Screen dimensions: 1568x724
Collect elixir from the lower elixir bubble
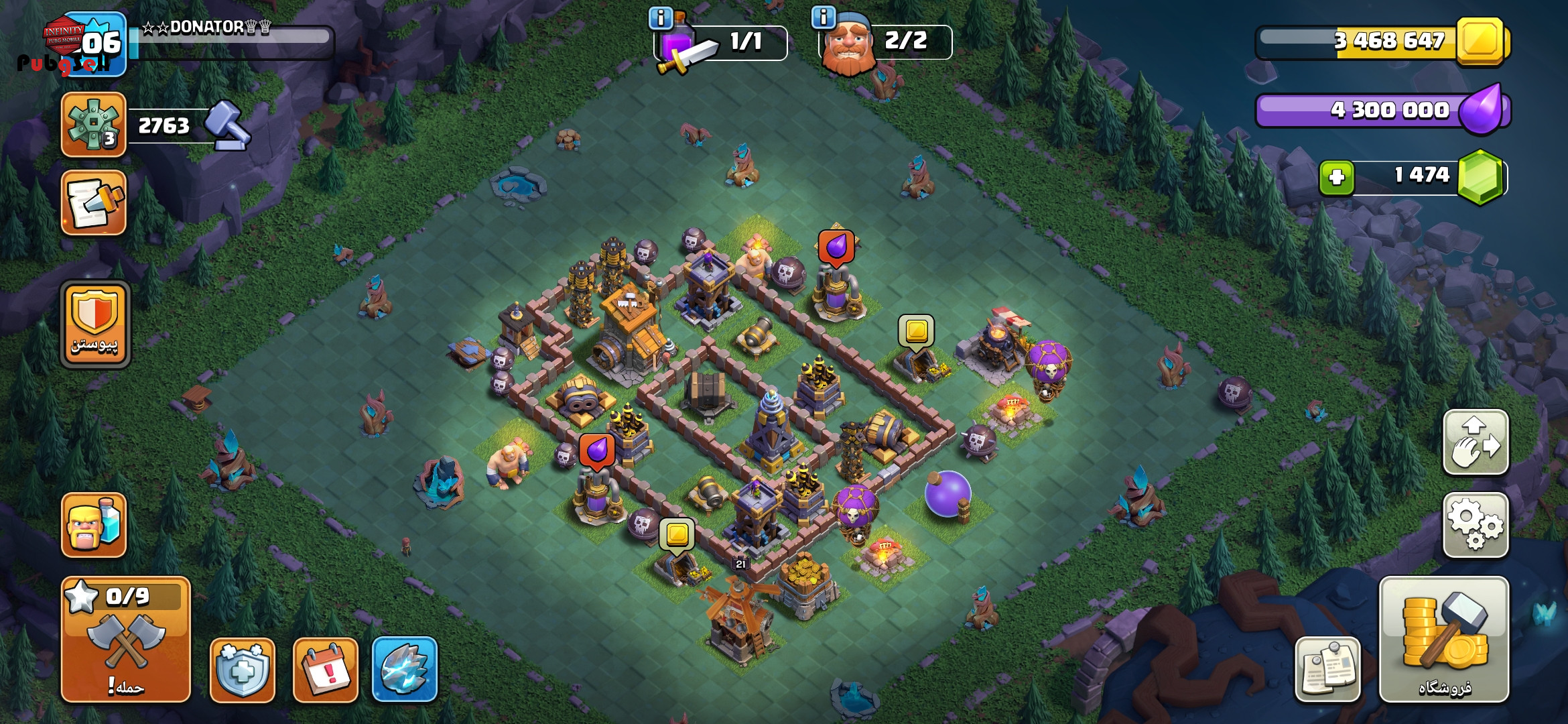point(596,450)
